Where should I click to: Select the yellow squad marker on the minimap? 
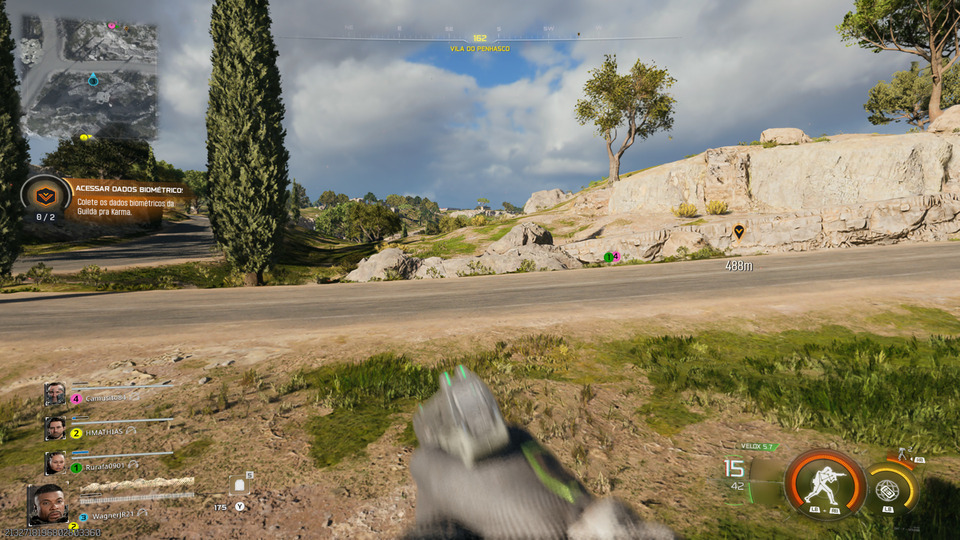point(85,137)
